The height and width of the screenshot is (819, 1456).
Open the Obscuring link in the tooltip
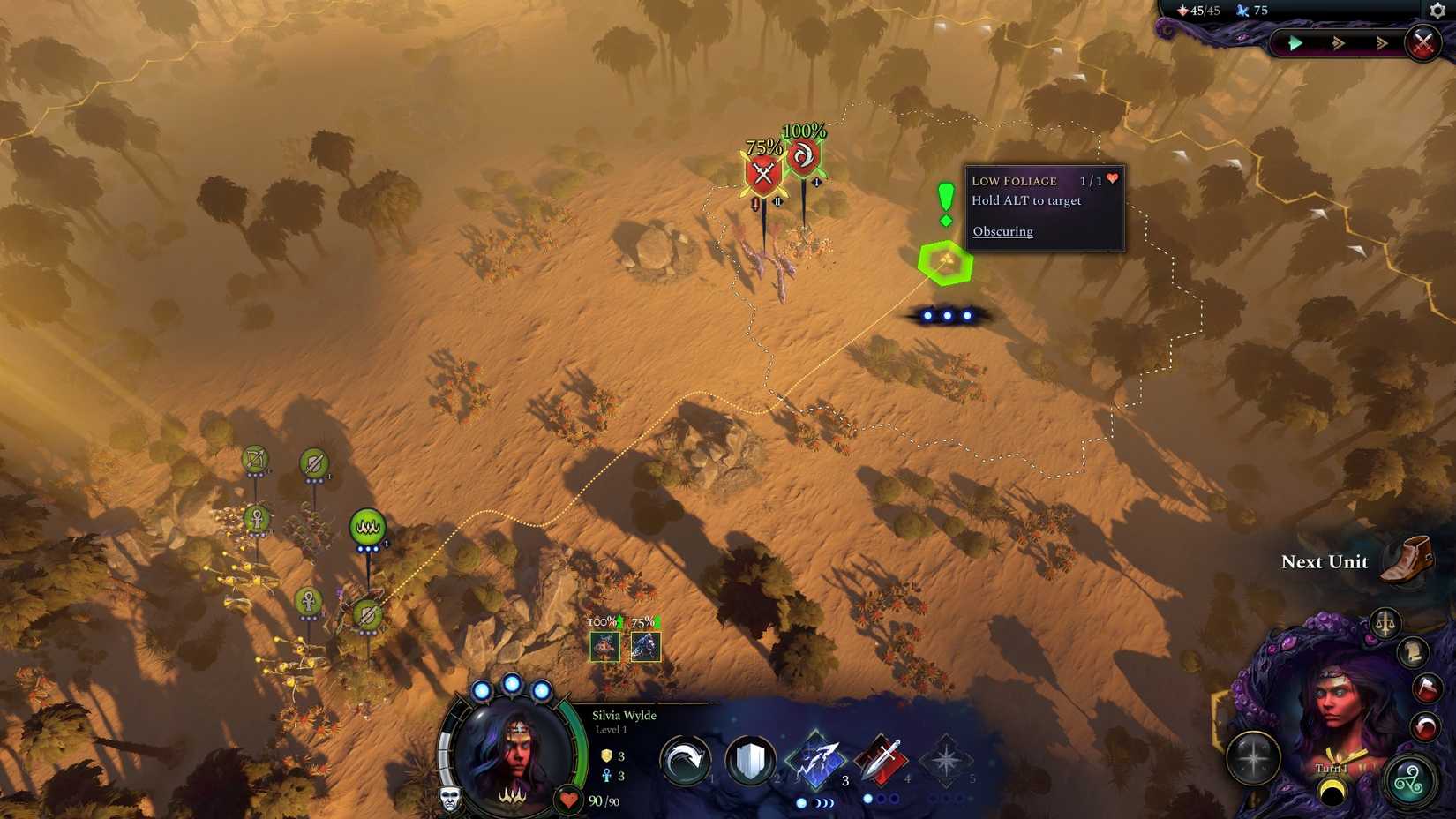click(1002, 231)
